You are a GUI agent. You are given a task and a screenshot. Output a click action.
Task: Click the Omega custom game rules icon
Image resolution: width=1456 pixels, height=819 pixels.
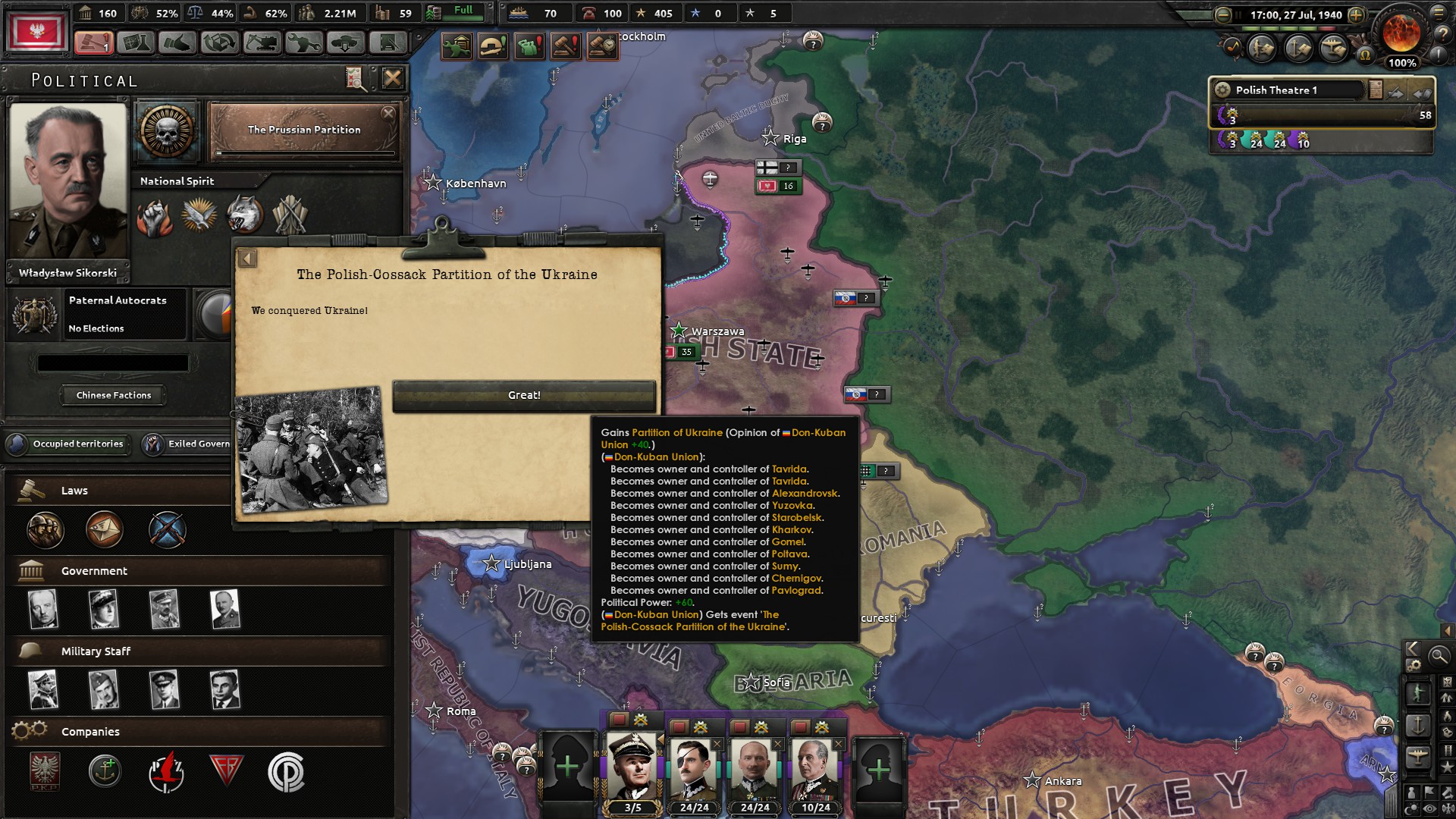click(1366, 54)
